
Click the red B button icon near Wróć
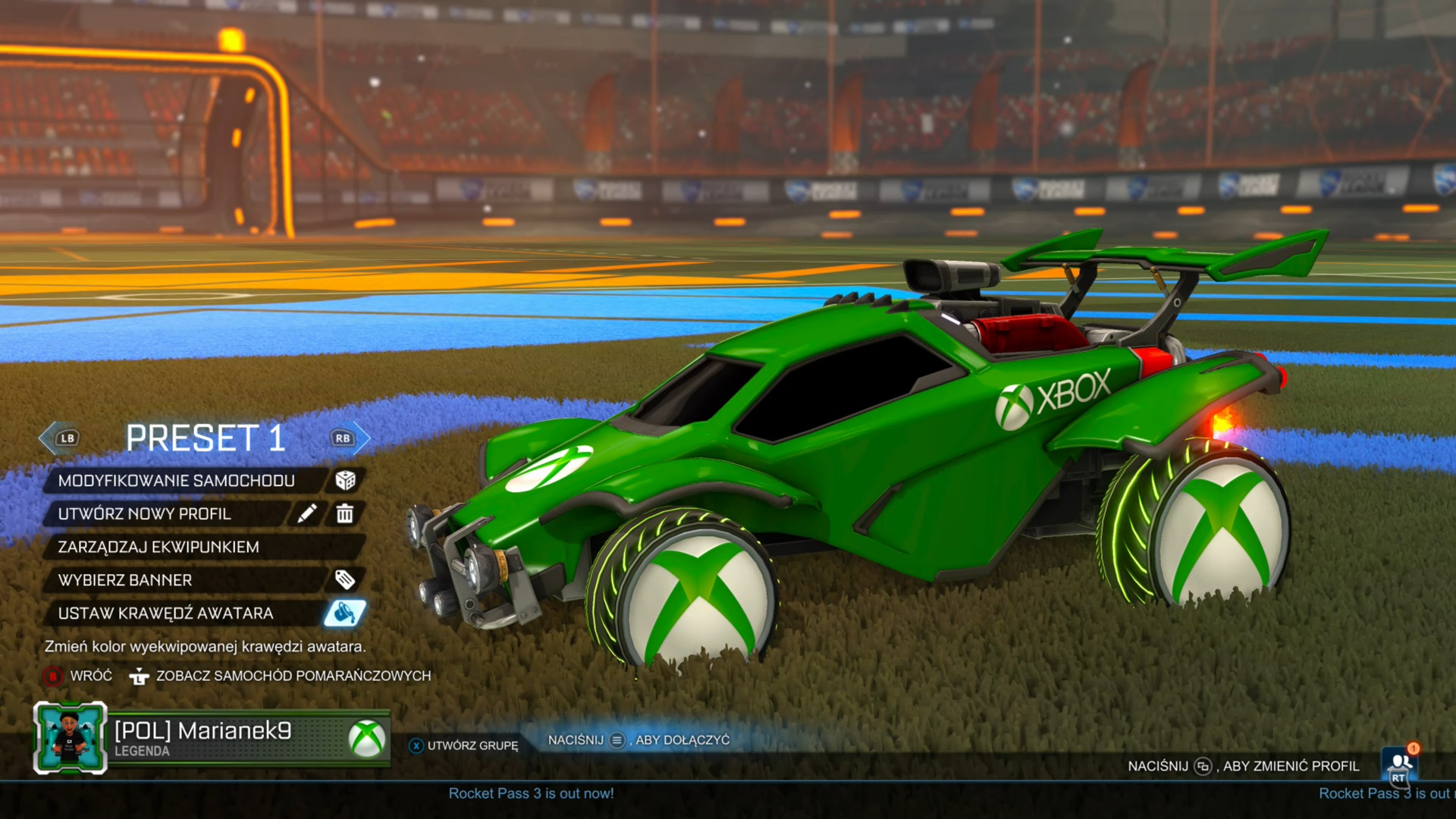click(52, 676)
